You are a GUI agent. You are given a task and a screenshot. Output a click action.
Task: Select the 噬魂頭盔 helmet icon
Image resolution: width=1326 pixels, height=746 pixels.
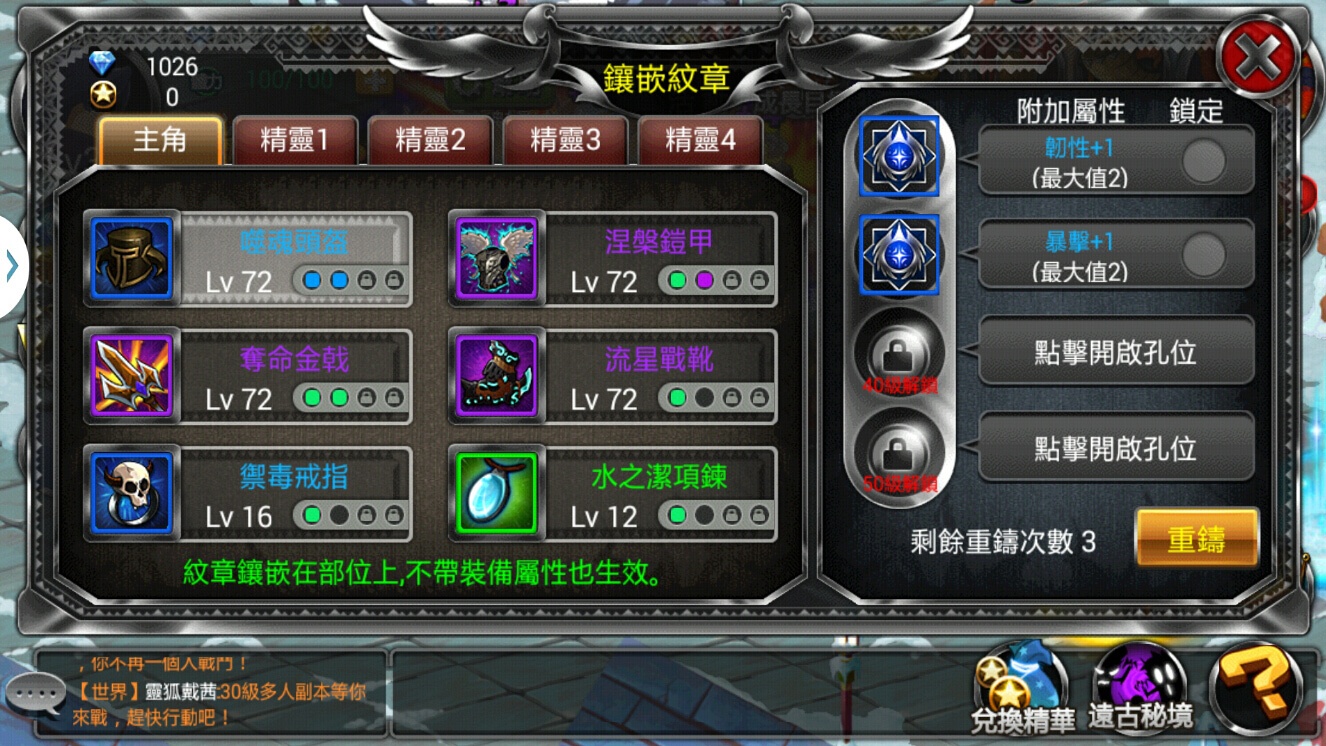131,260
